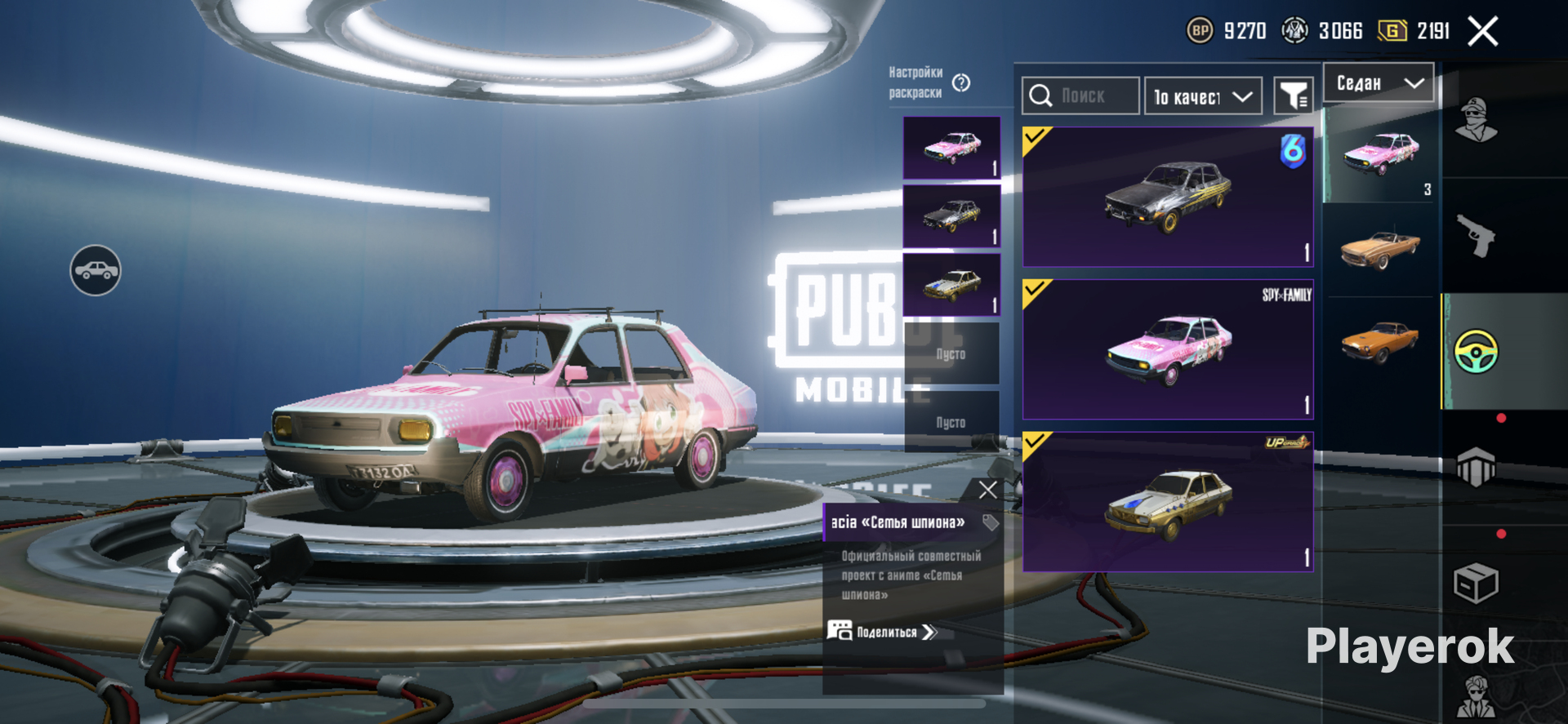
Task: Open the parachute pack category tab
Action: pyautogui.click(x=1476, y=467)
